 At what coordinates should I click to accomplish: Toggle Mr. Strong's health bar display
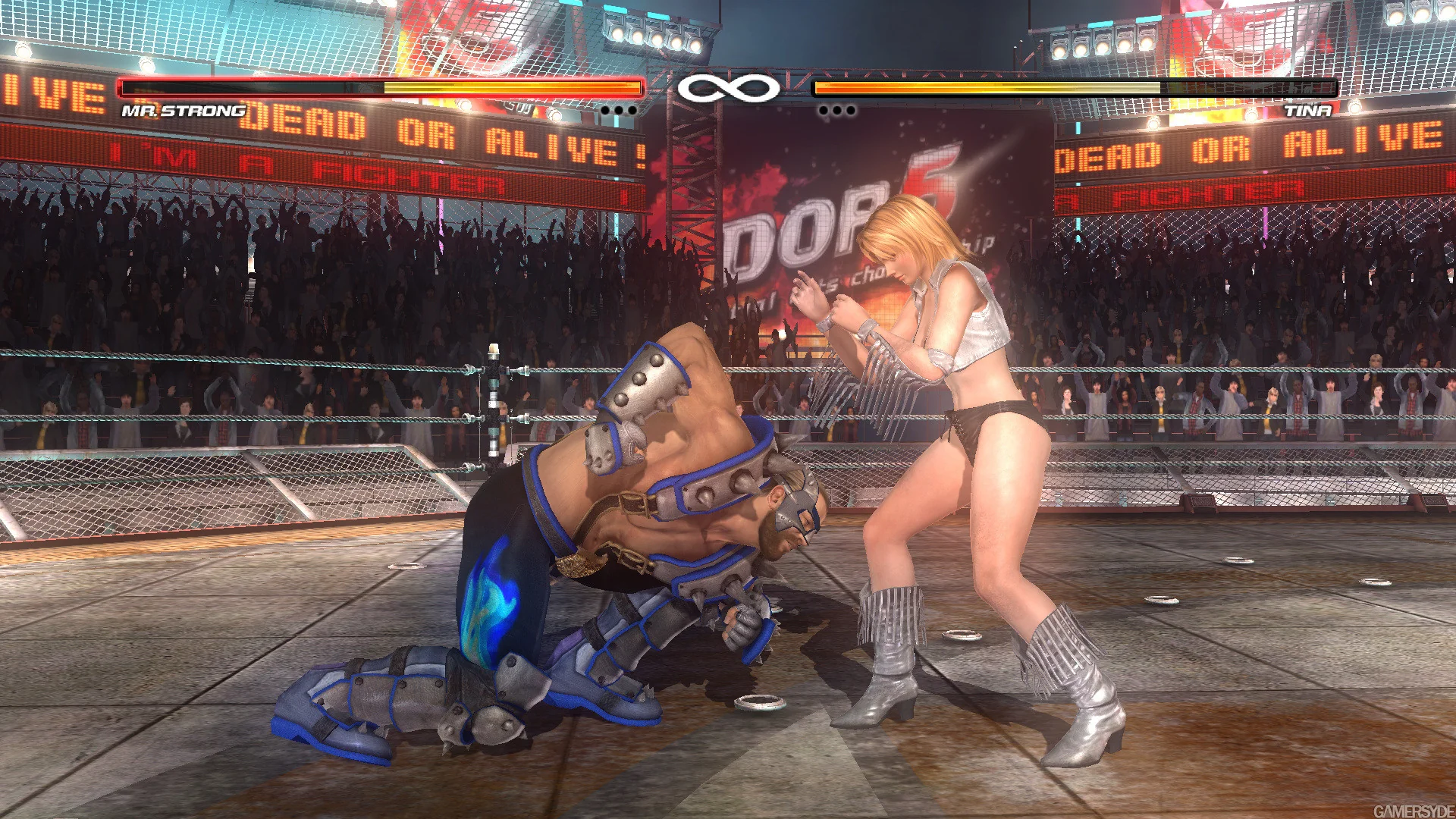pyautogui.click(x=379, y=89)
